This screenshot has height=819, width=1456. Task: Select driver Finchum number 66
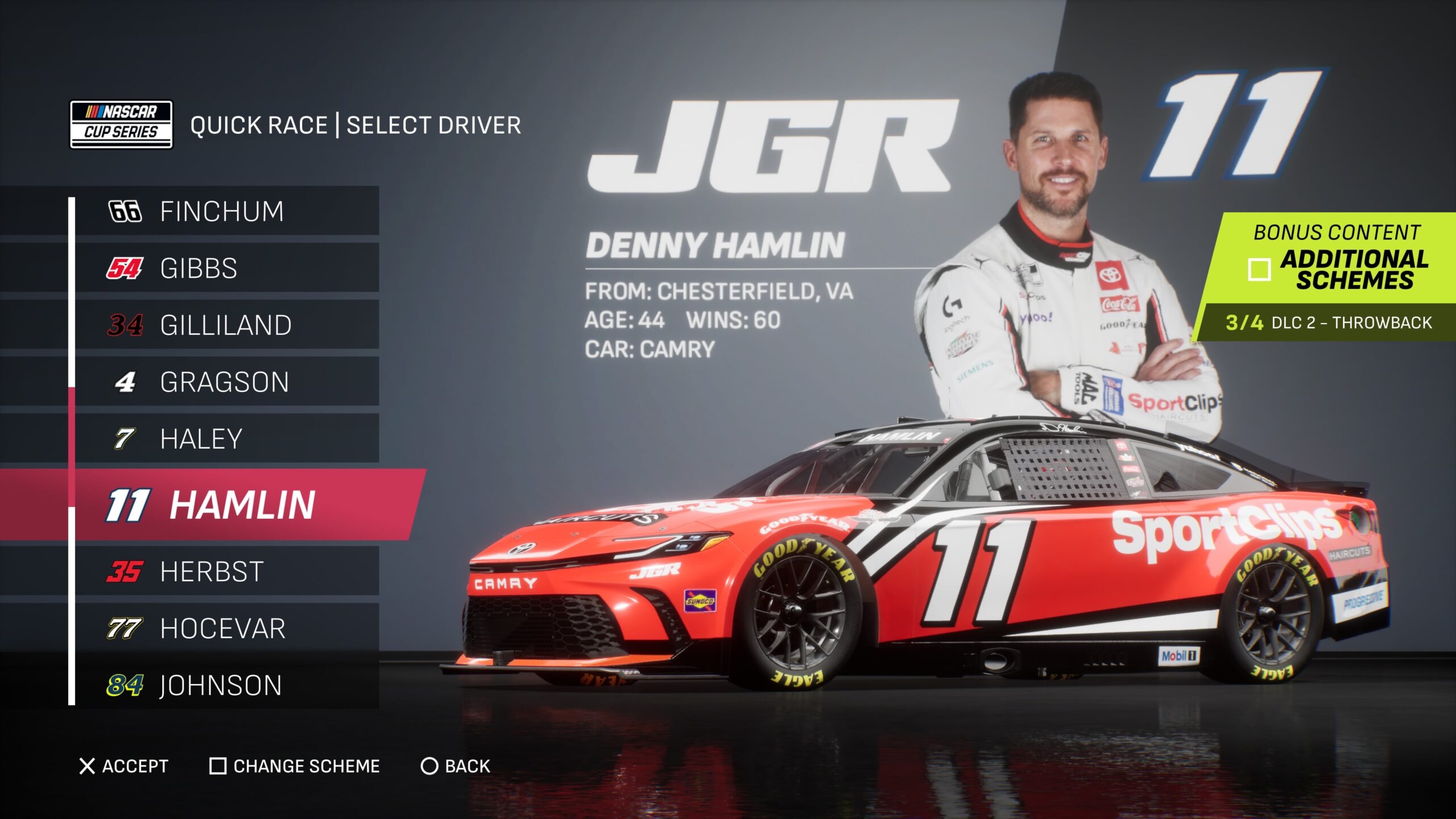(222, 211)
